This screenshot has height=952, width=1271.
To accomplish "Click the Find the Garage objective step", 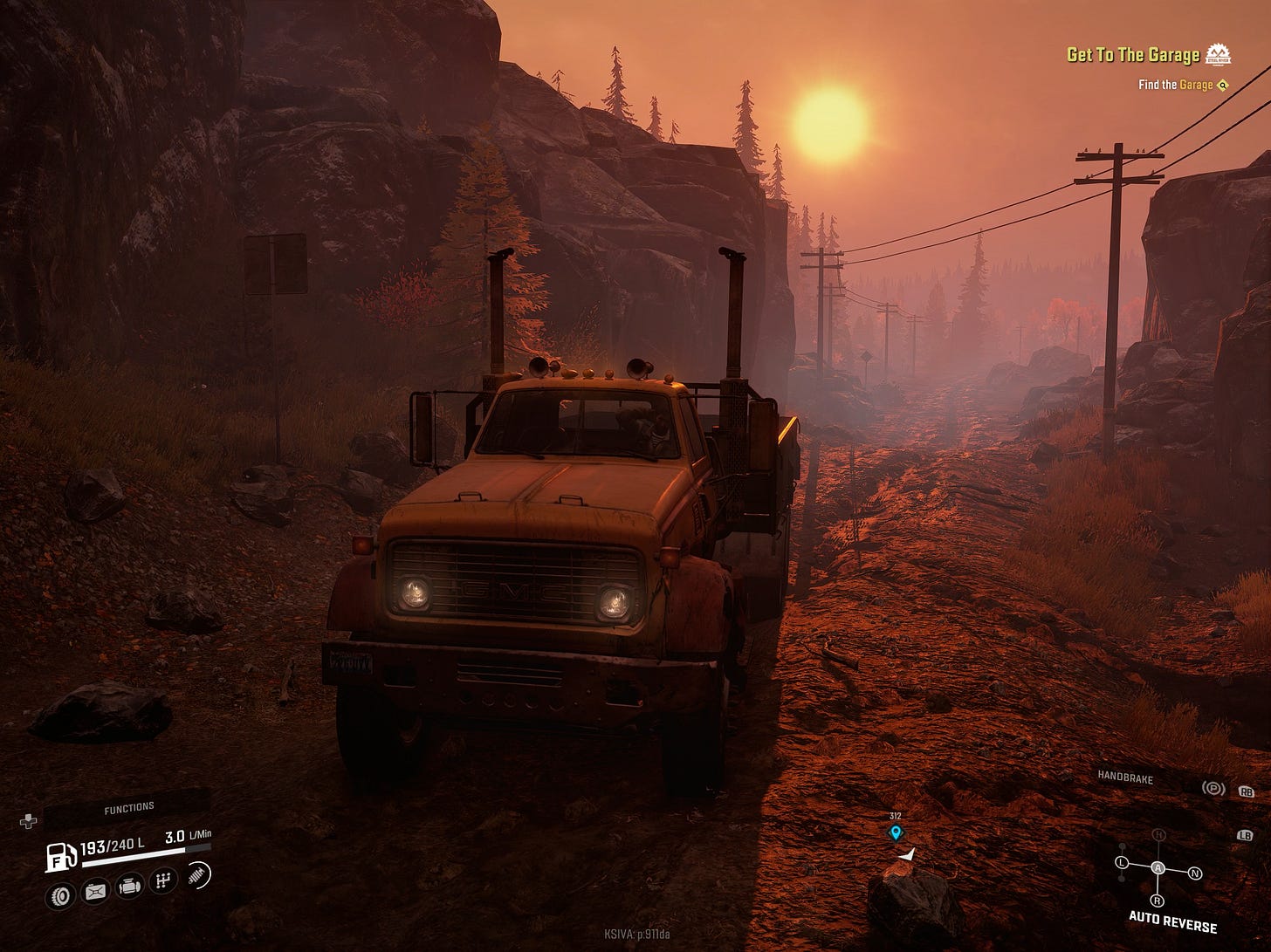I will [x=1175, y=85].
